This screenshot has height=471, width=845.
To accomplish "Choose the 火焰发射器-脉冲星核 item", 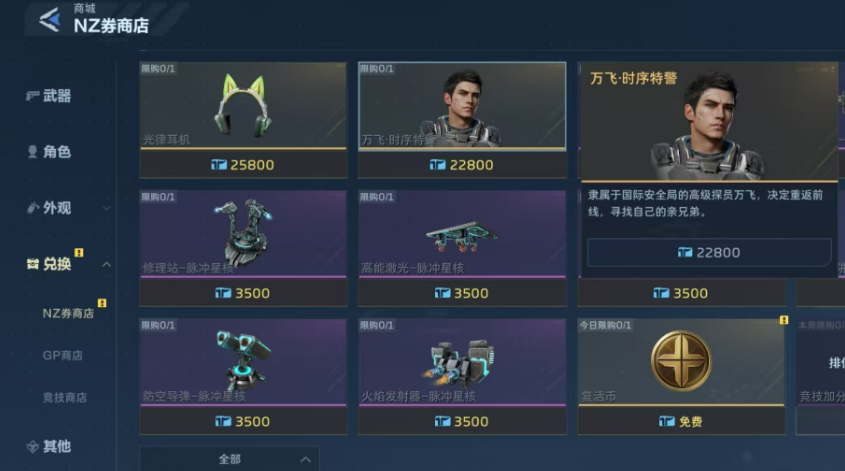I will click(463, 363).
